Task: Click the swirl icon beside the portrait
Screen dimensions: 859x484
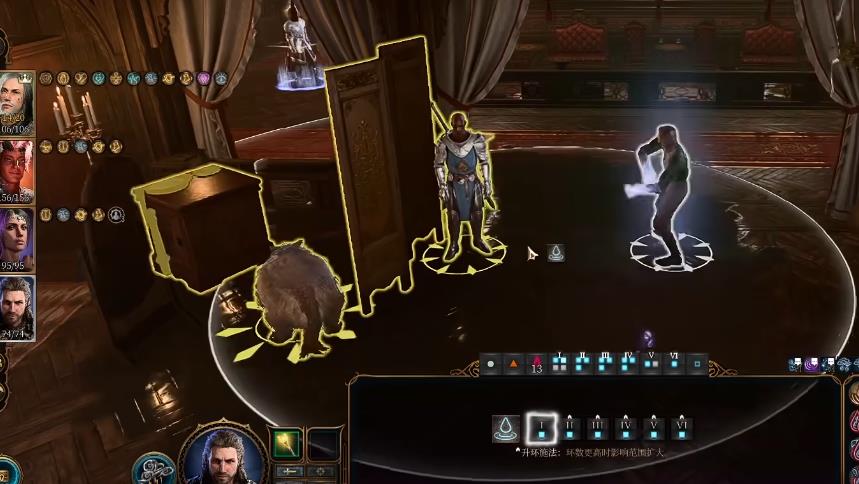Action: pyautogui.click(x=153, y=470)
